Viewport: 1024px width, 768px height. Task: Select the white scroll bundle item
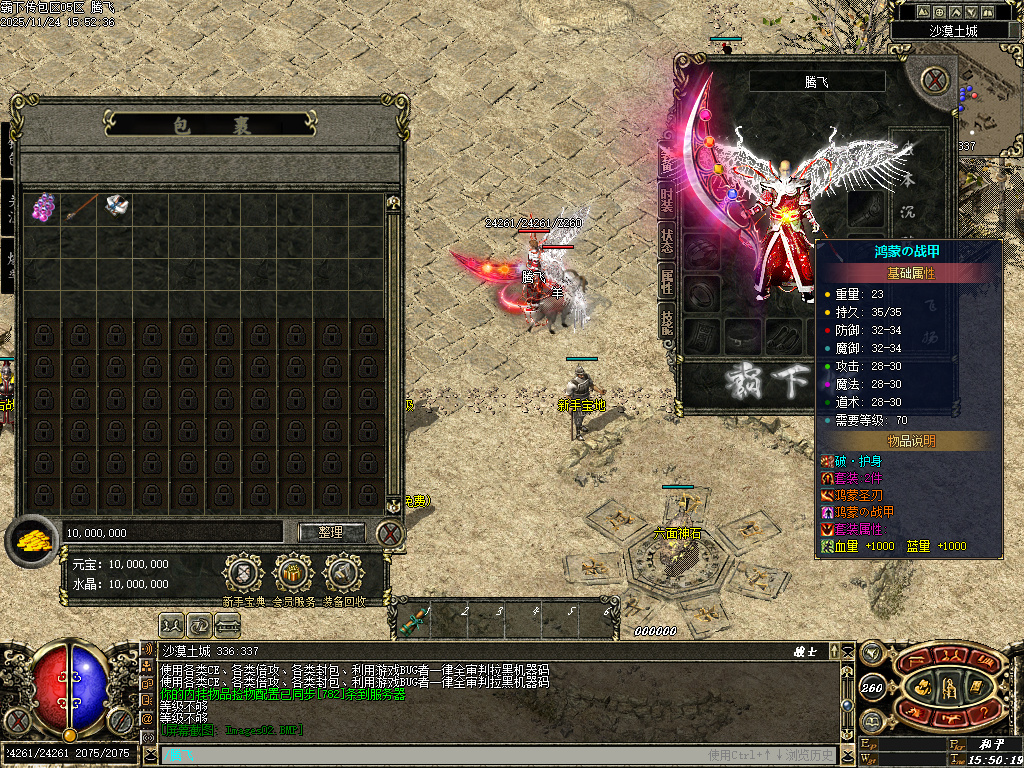116,208
